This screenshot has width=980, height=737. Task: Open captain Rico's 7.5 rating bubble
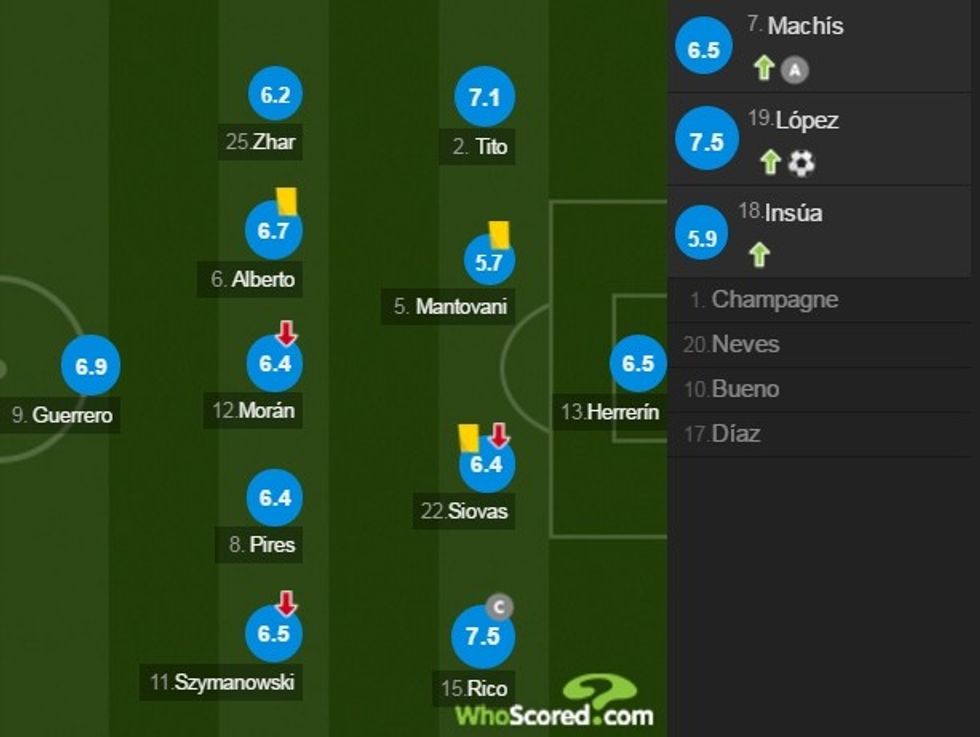pyautogui.click(x=482, y=637)
